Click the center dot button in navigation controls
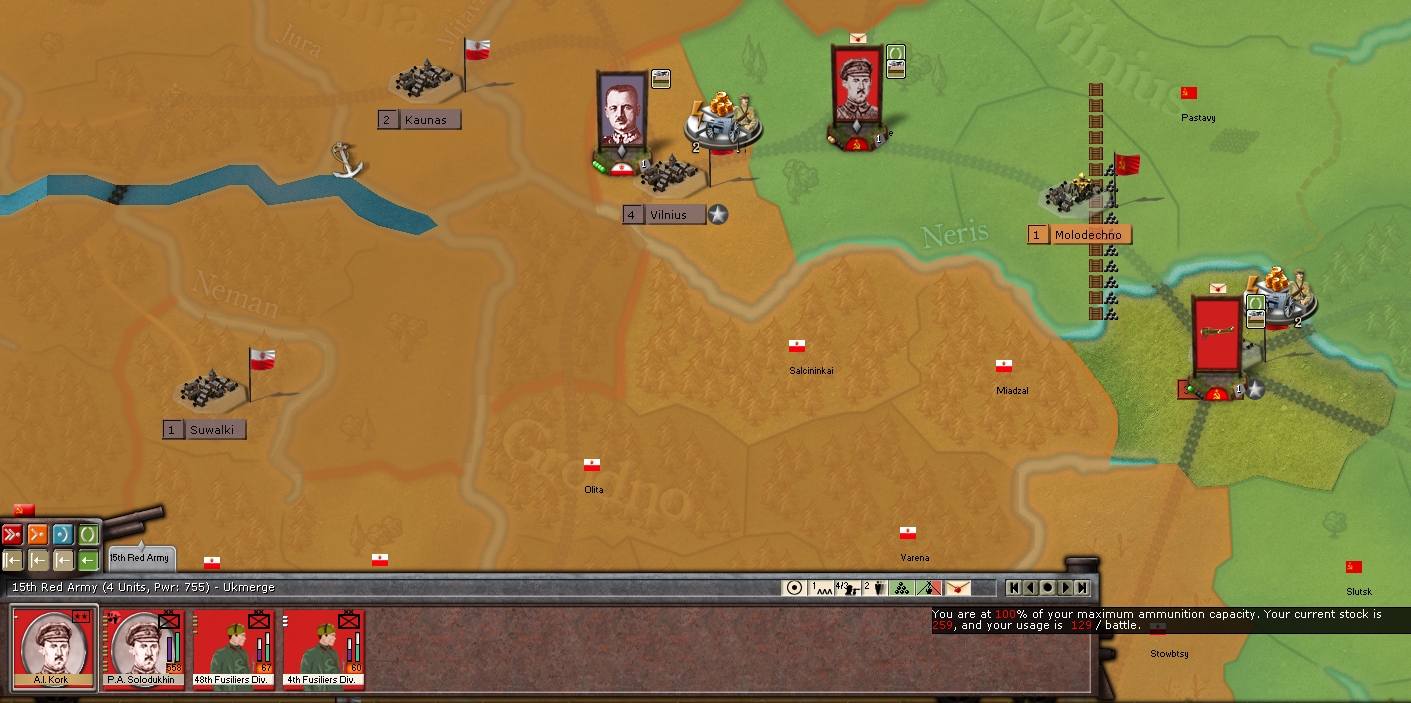Viewport: 1411px width, 703px height. (x=1047, y=588)
